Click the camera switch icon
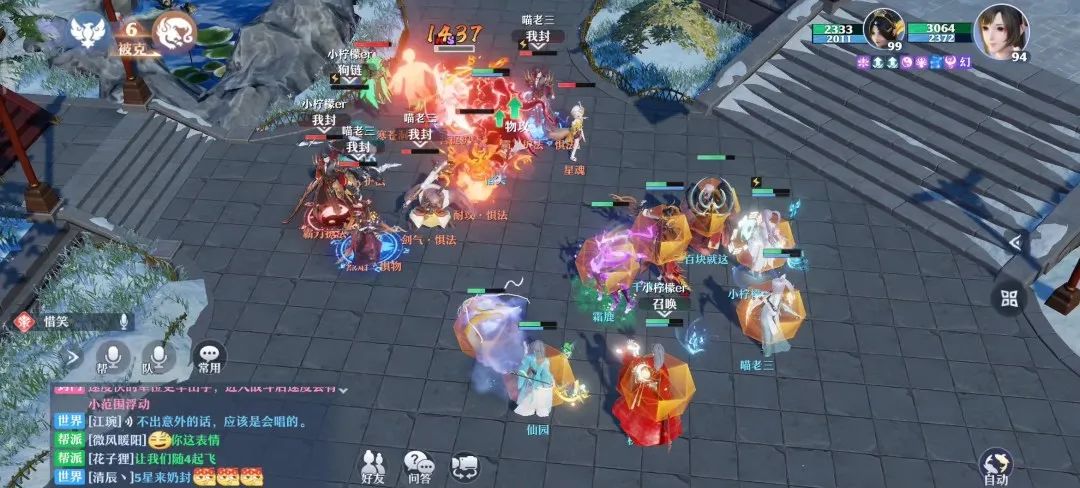The image size is (1080, 488). 465,467
